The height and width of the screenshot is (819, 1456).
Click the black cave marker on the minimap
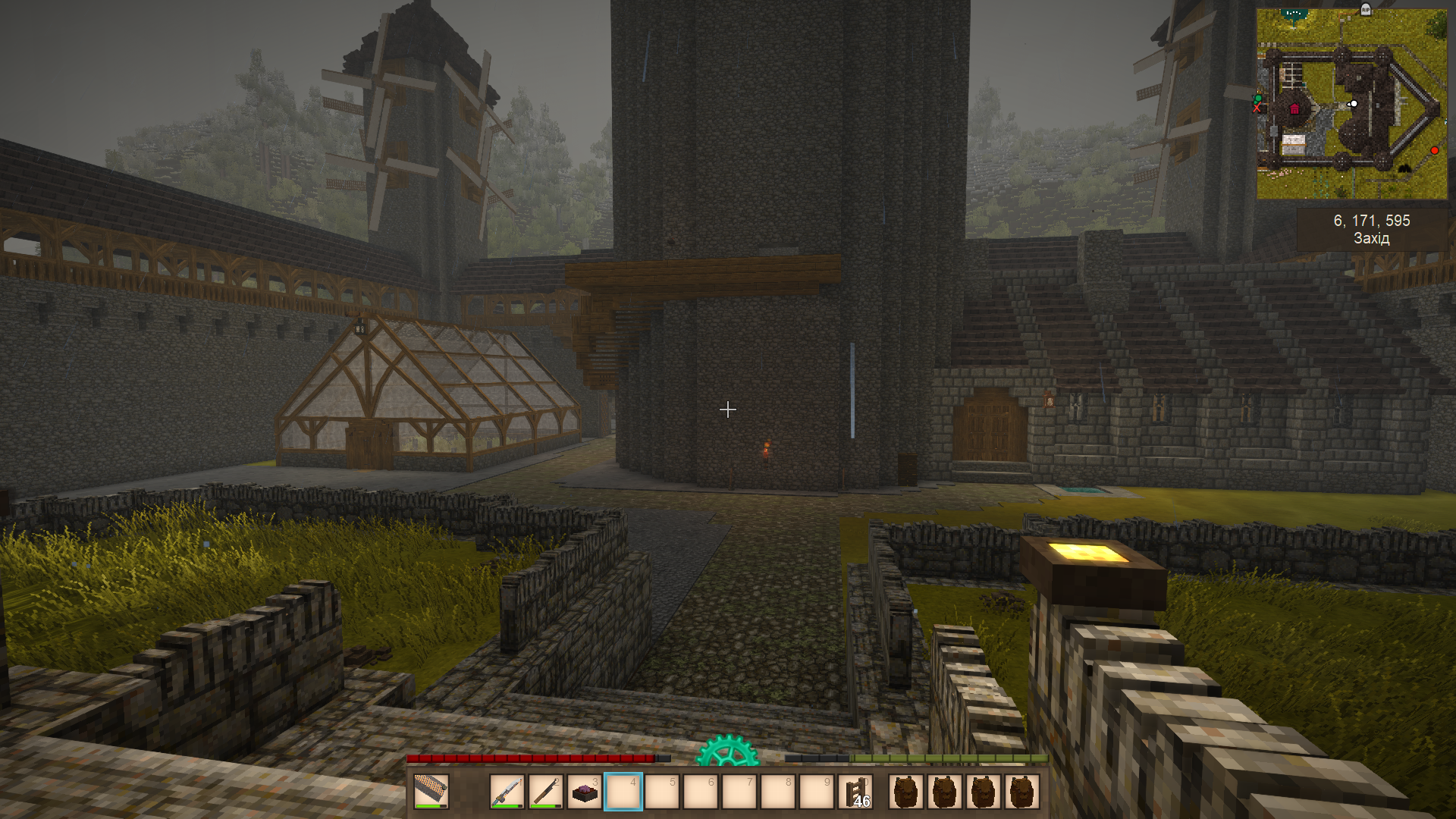click(x=1404, y=168)
